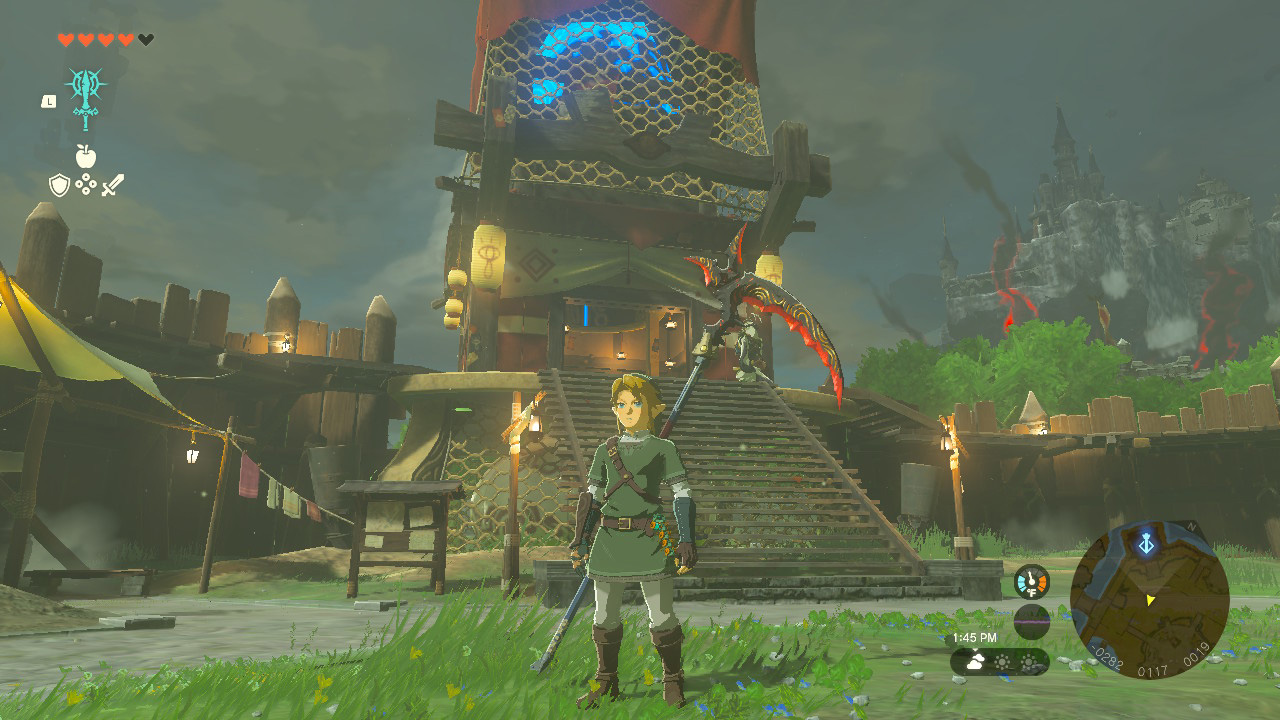Click the fourth red heart to toggle it
The height and width of the screenshot is (720, 1280).
pyautogui.click(x=124, y=39)
